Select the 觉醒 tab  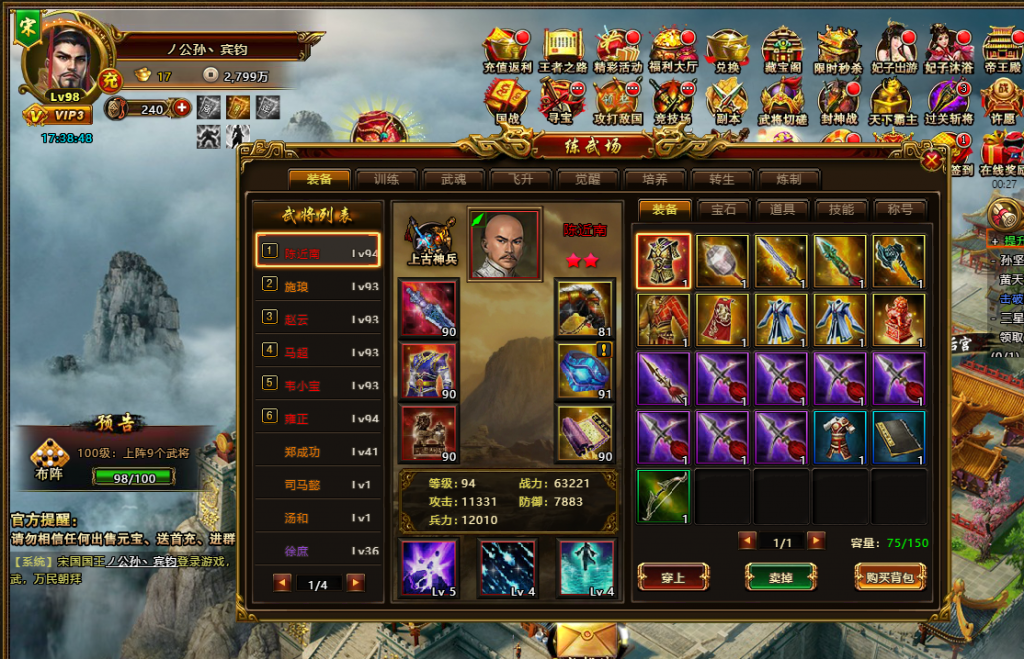coord(587,179)
